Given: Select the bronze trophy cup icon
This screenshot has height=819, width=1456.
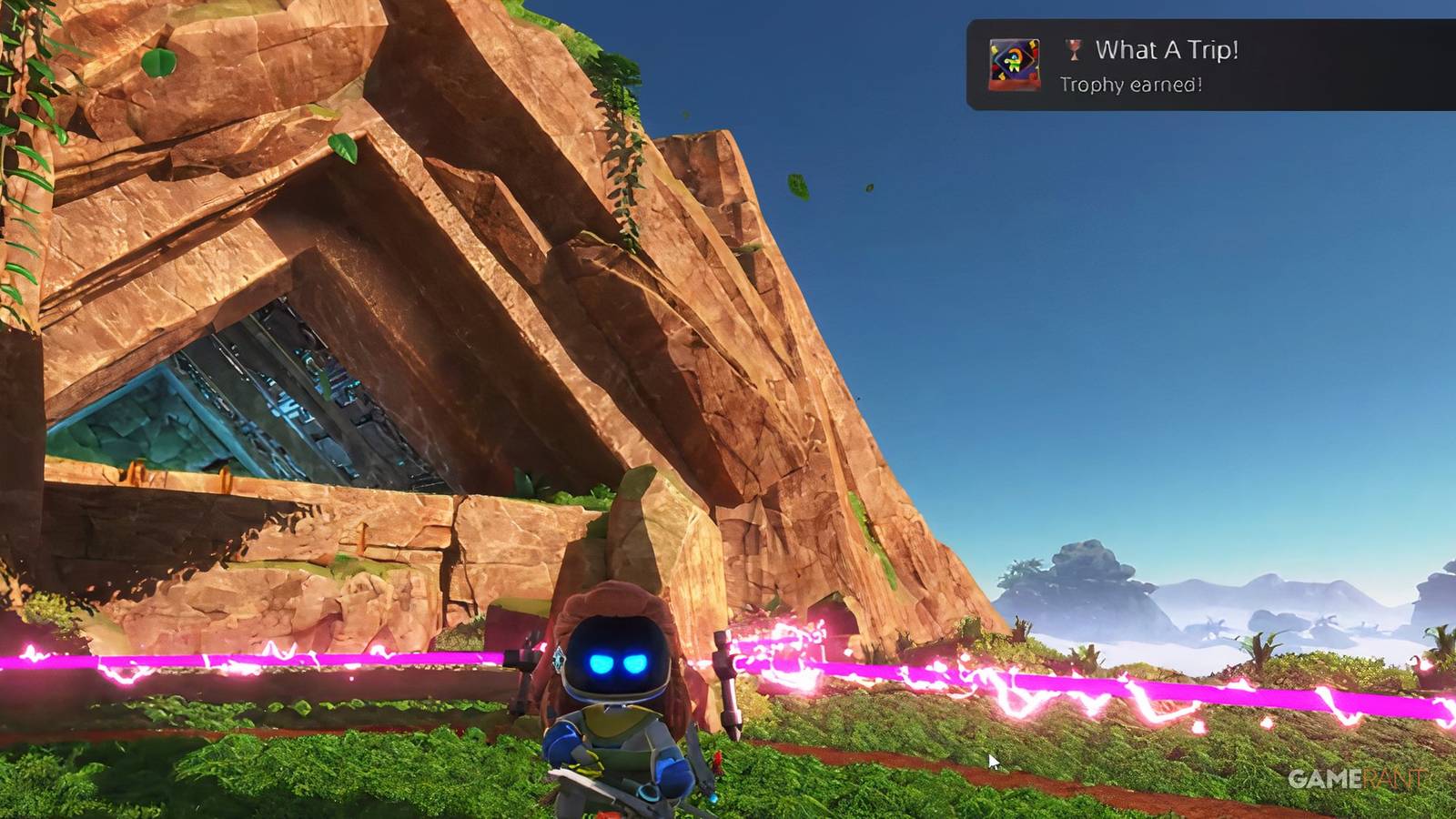Looking at the screenshot, I should [x=1072, y=53].
